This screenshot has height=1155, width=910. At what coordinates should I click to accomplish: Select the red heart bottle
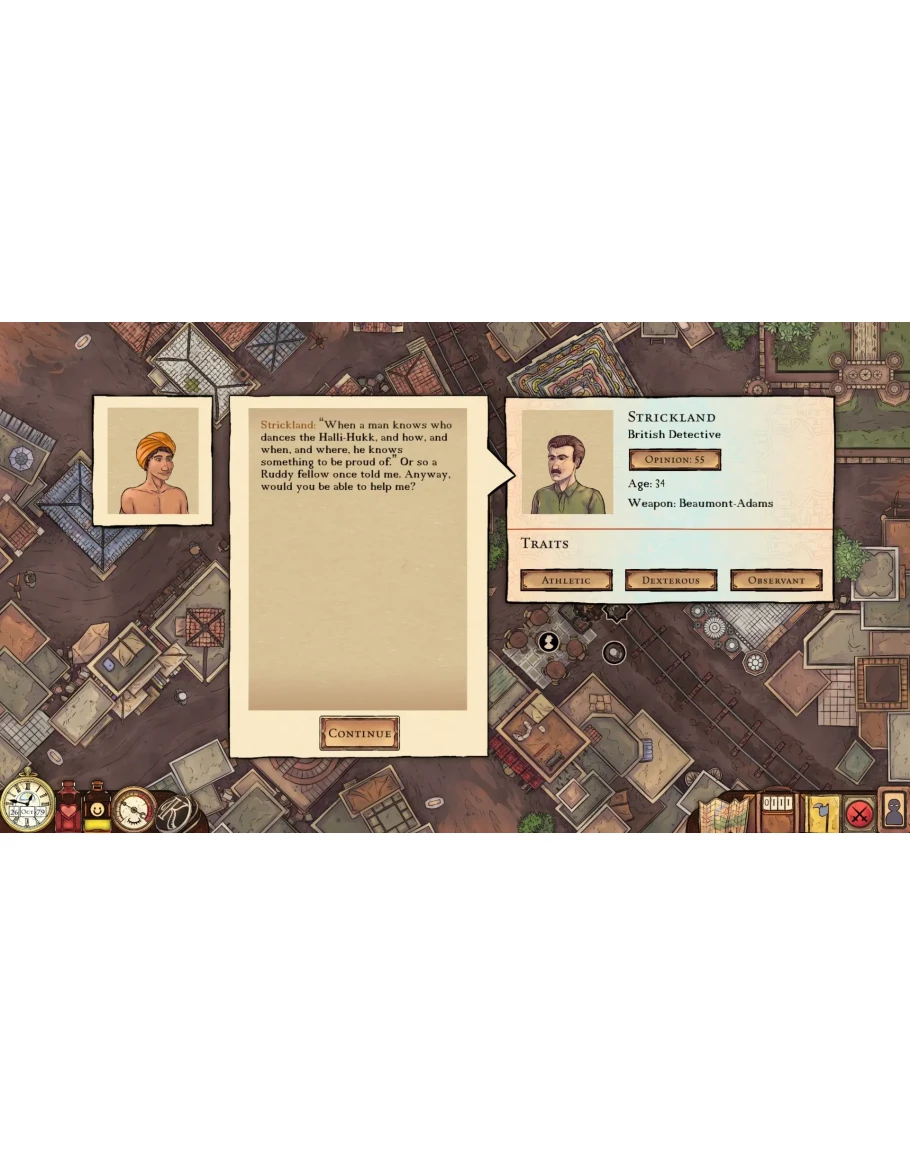tap(68, 809)
